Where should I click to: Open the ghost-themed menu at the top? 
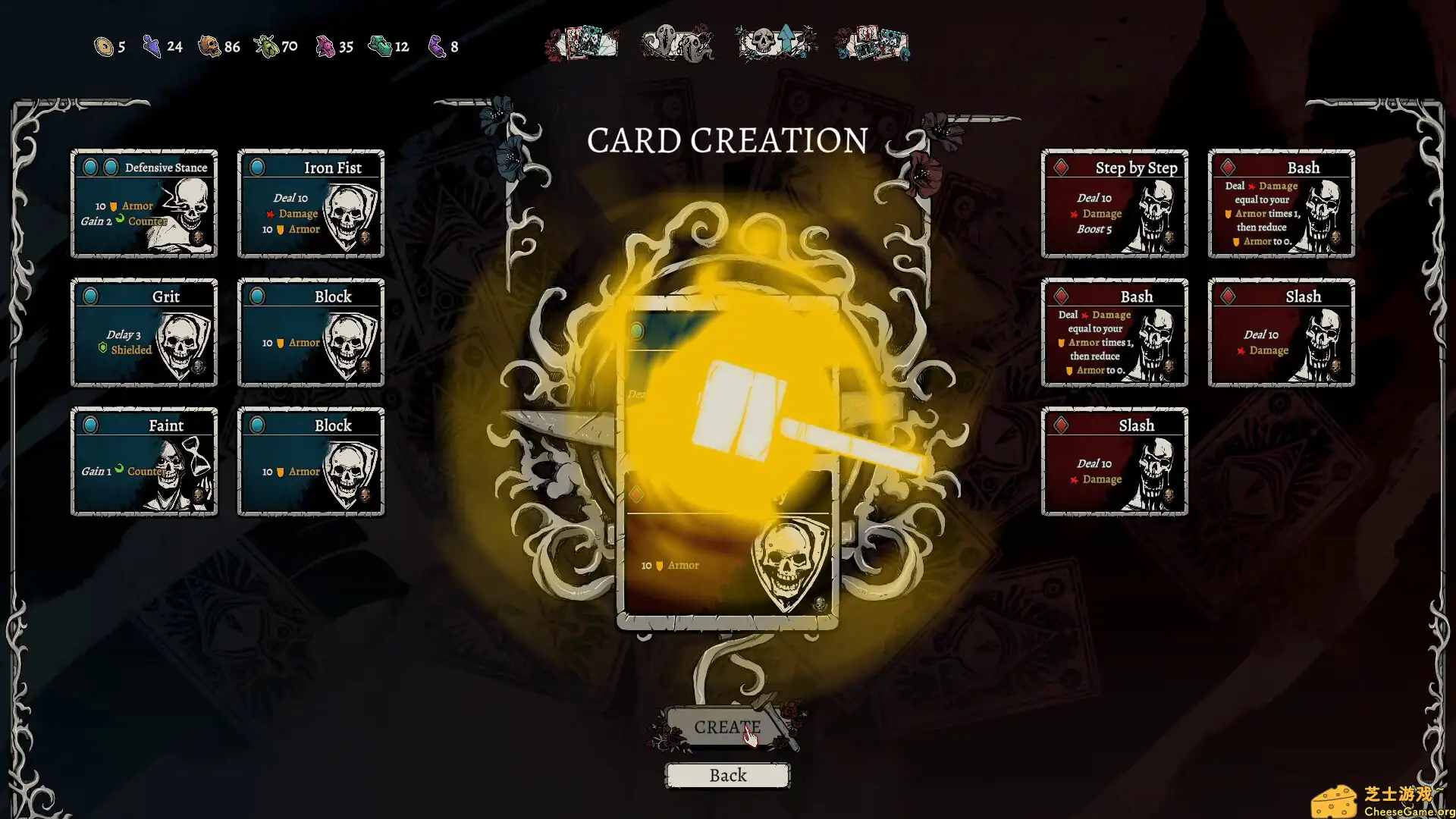click(x=677, y=43)
